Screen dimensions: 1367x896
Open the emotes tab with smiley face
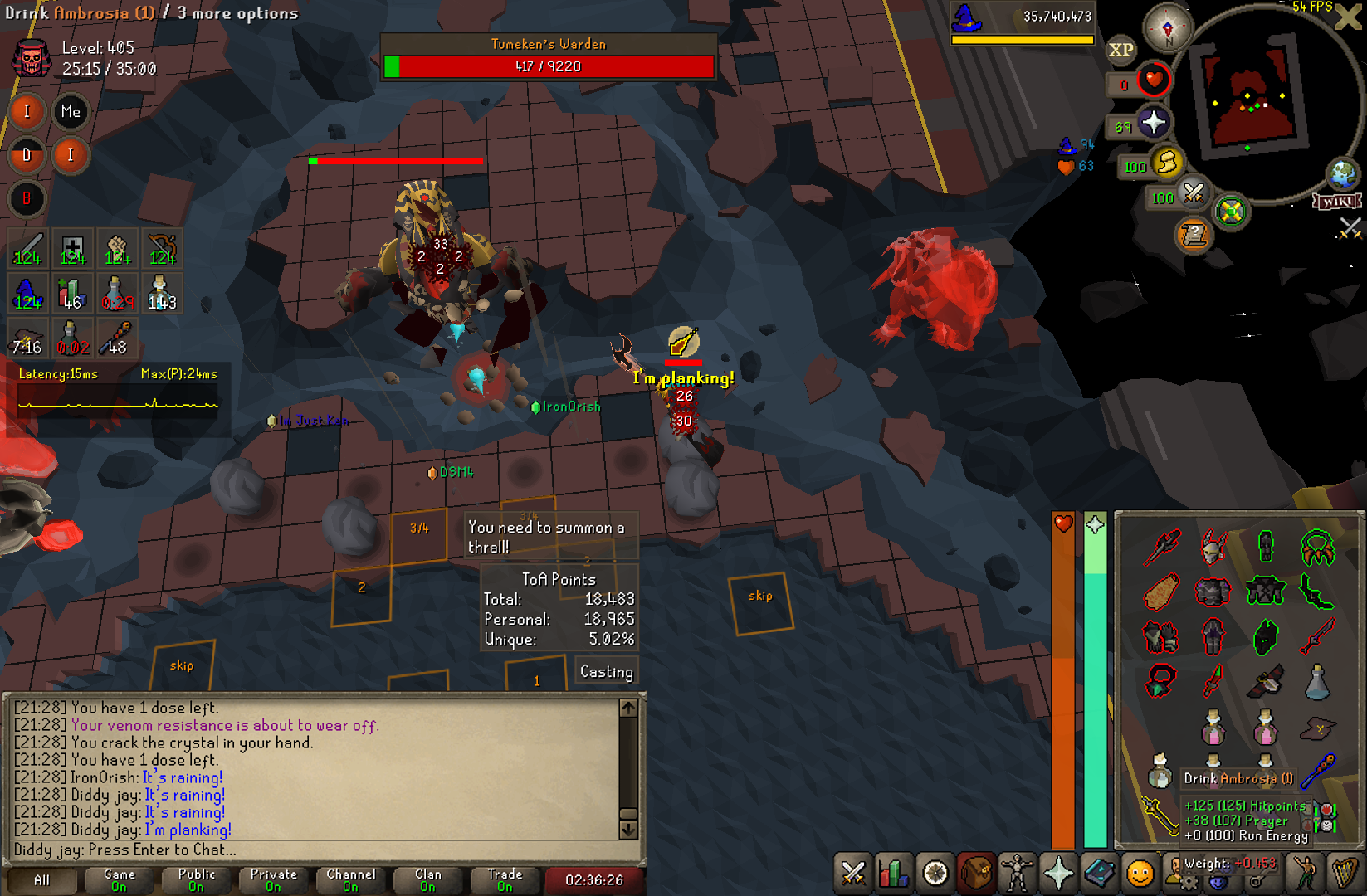(1140, 873)
